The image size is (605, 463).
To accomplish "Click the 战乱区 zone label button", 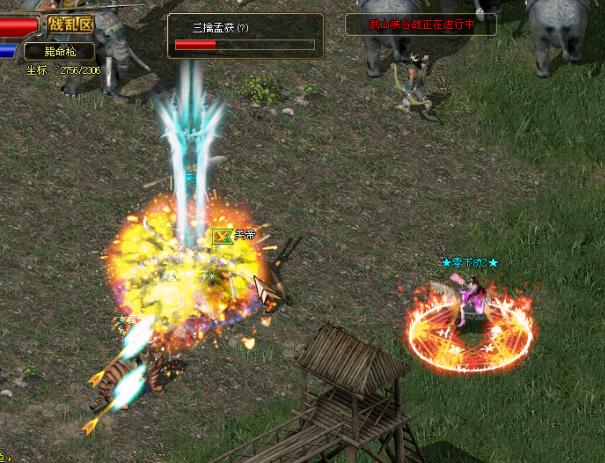I will pyautogui.click(x=71, y=24).
